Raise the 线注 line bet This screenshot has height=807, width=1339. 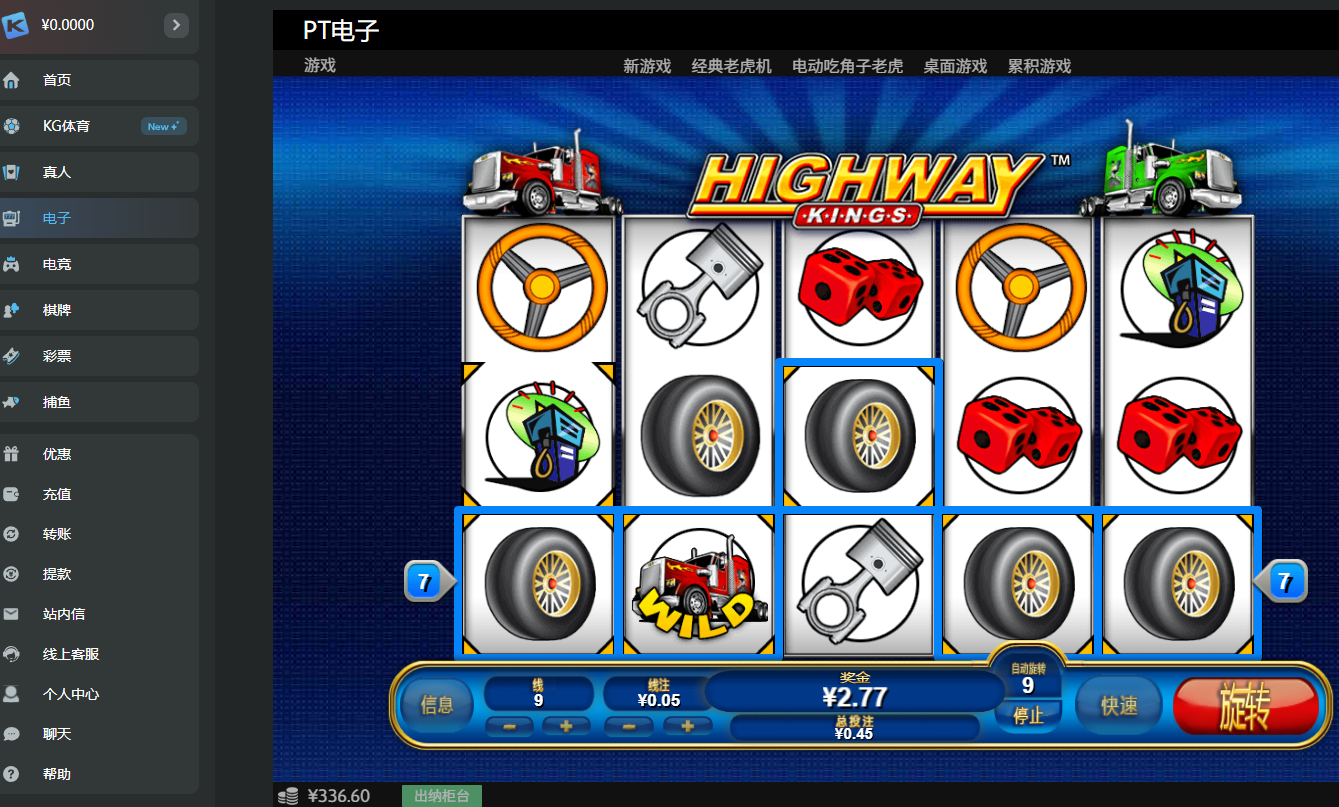pos(688,726)
